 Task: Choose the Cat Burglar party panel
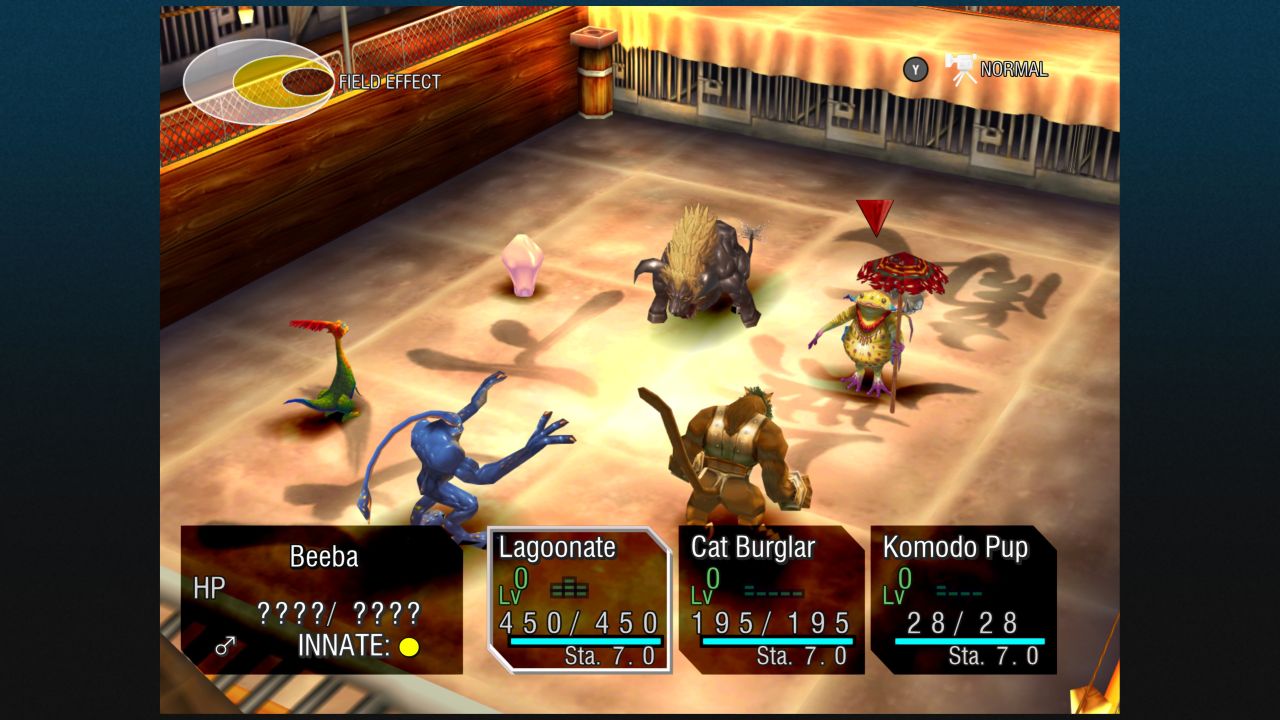(771, 600)
